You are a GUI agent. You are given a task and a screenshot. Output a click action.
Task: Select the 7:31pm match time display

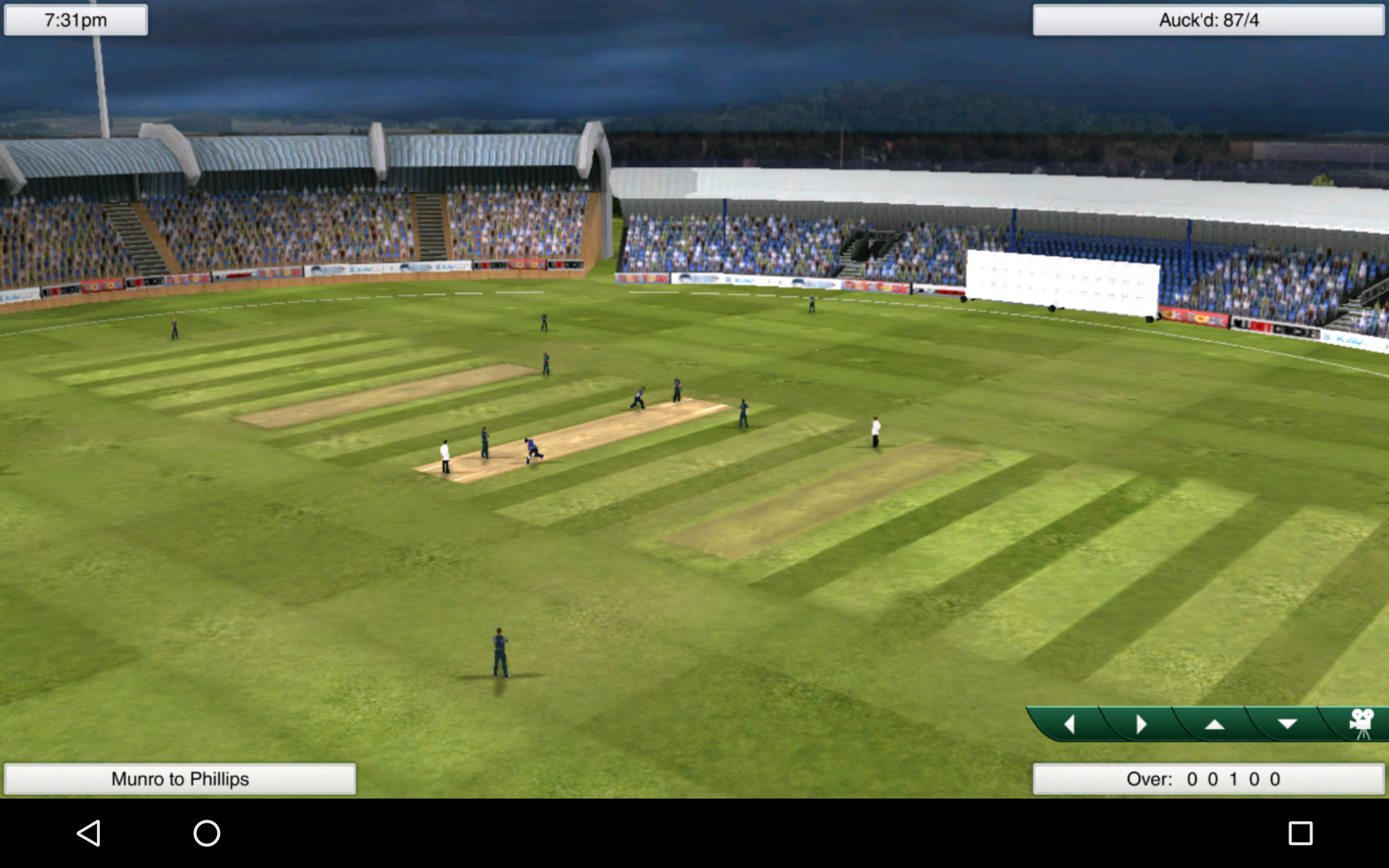(x=75, y=20)
